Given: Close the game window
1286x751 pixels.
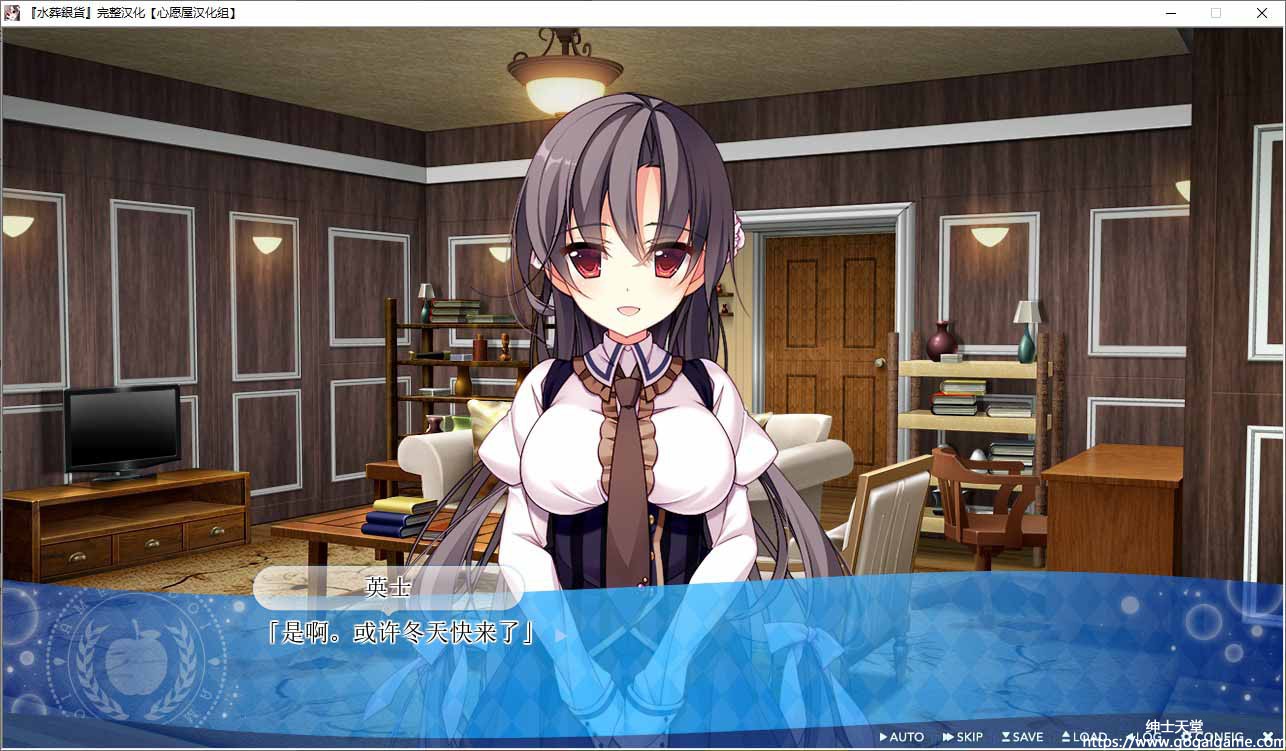Looking at the screenshot, I should pos(1262,13).
